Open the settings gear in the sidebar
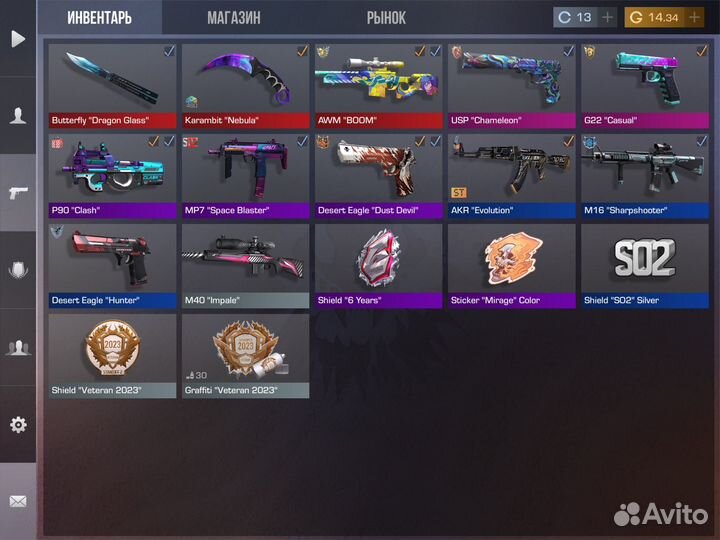720x540 pixels. coord(18,424)
